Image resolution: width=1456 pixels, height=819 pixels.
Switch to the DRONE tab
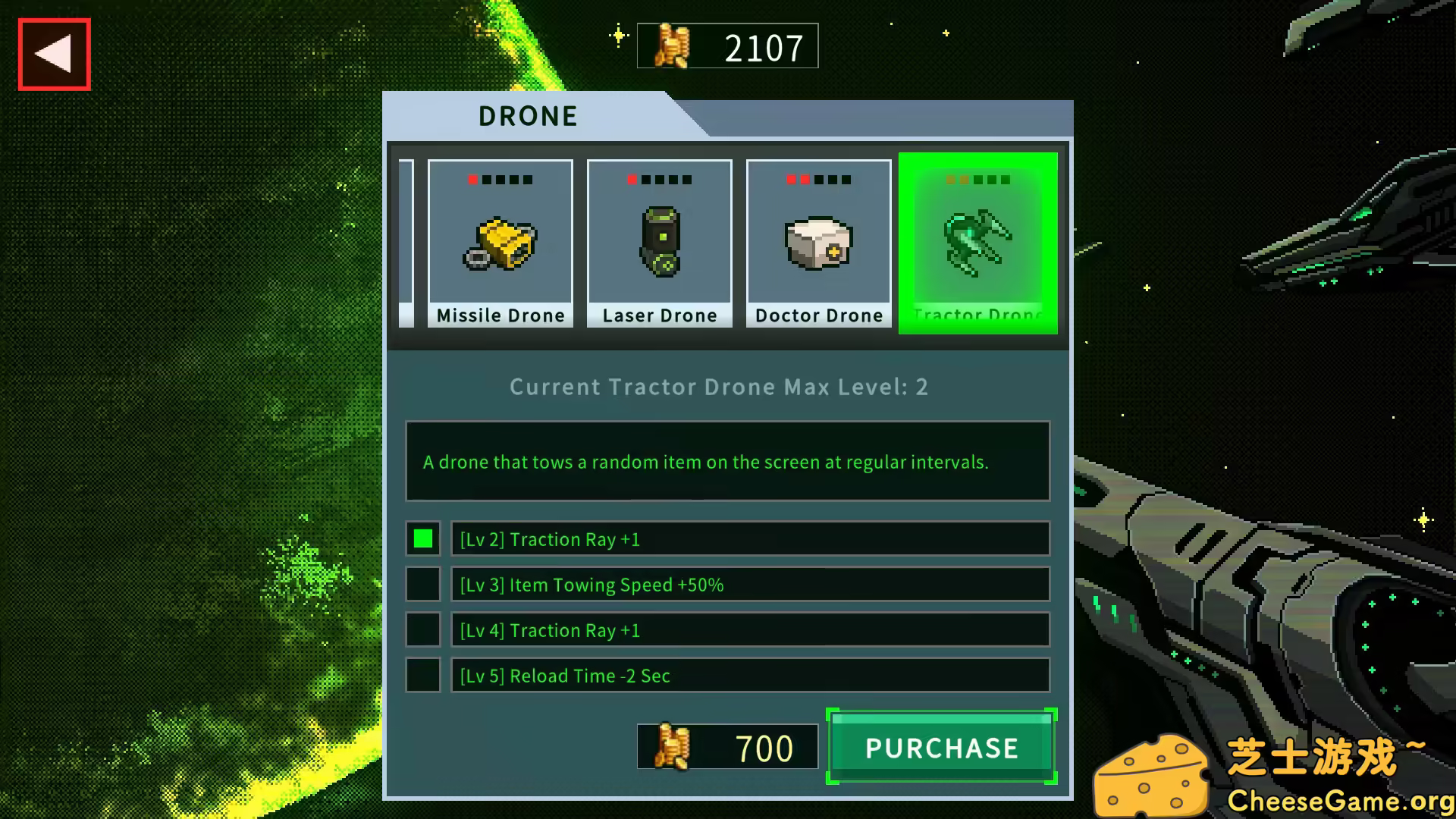[x=527, y=115]
